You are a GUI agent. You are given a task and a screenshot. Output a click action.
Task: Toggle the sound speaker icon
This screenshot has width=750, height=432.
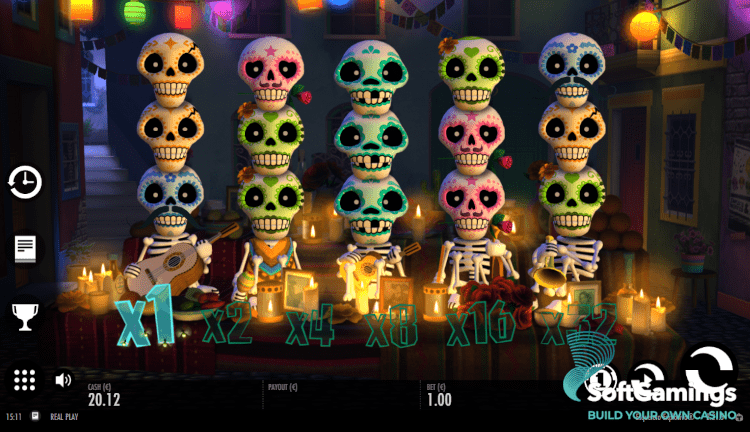pos(63,380)
